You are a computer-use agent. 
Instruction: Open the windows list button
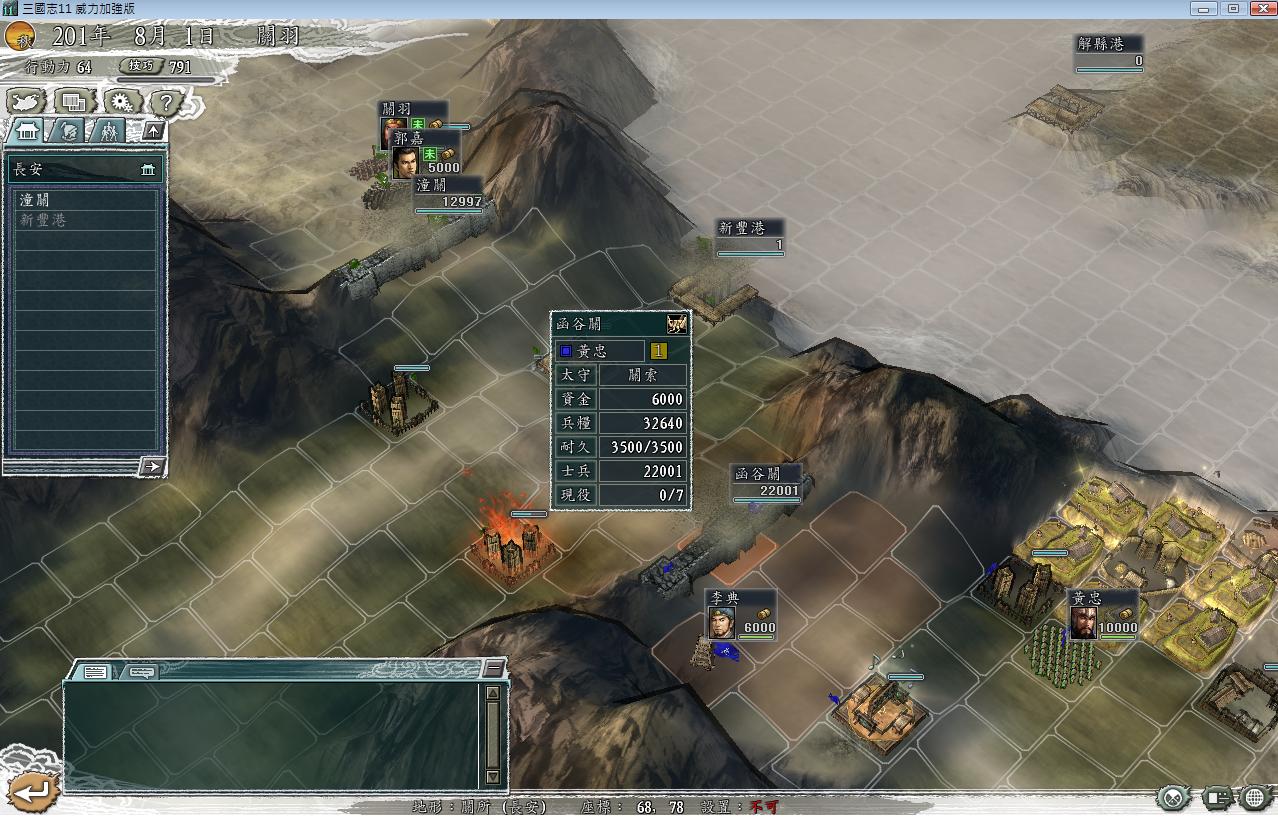pos(73,101)
